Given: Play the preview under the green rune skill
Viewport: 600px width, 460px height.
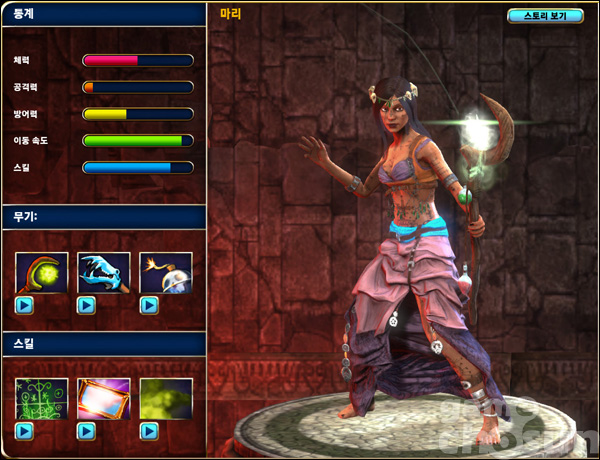Looking at the screenshot, I should 25,431.
